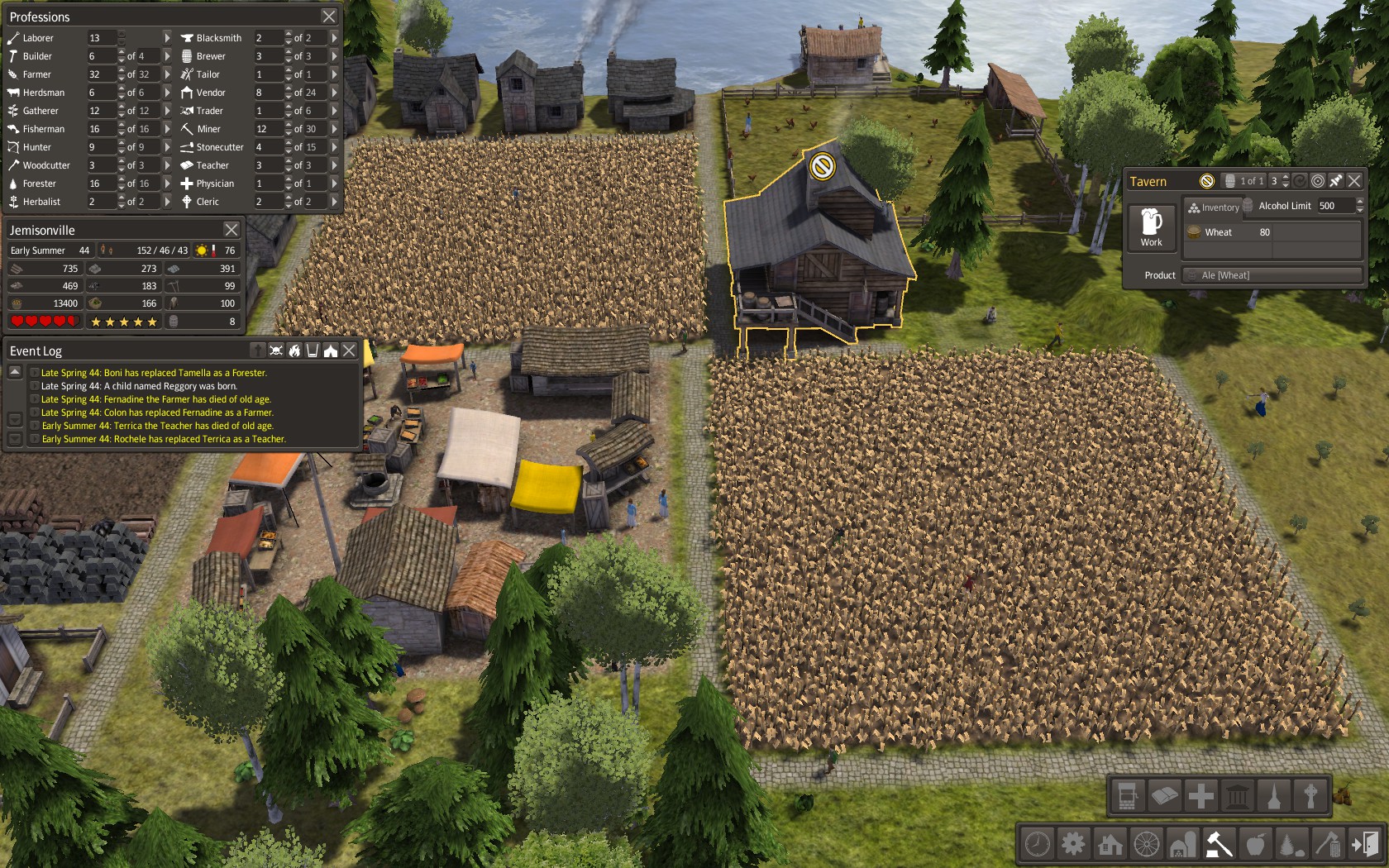Select the hospital cross building option
Viewport: 1389px width, 868px height.
pyautogui.click(x=1200, y=796)
